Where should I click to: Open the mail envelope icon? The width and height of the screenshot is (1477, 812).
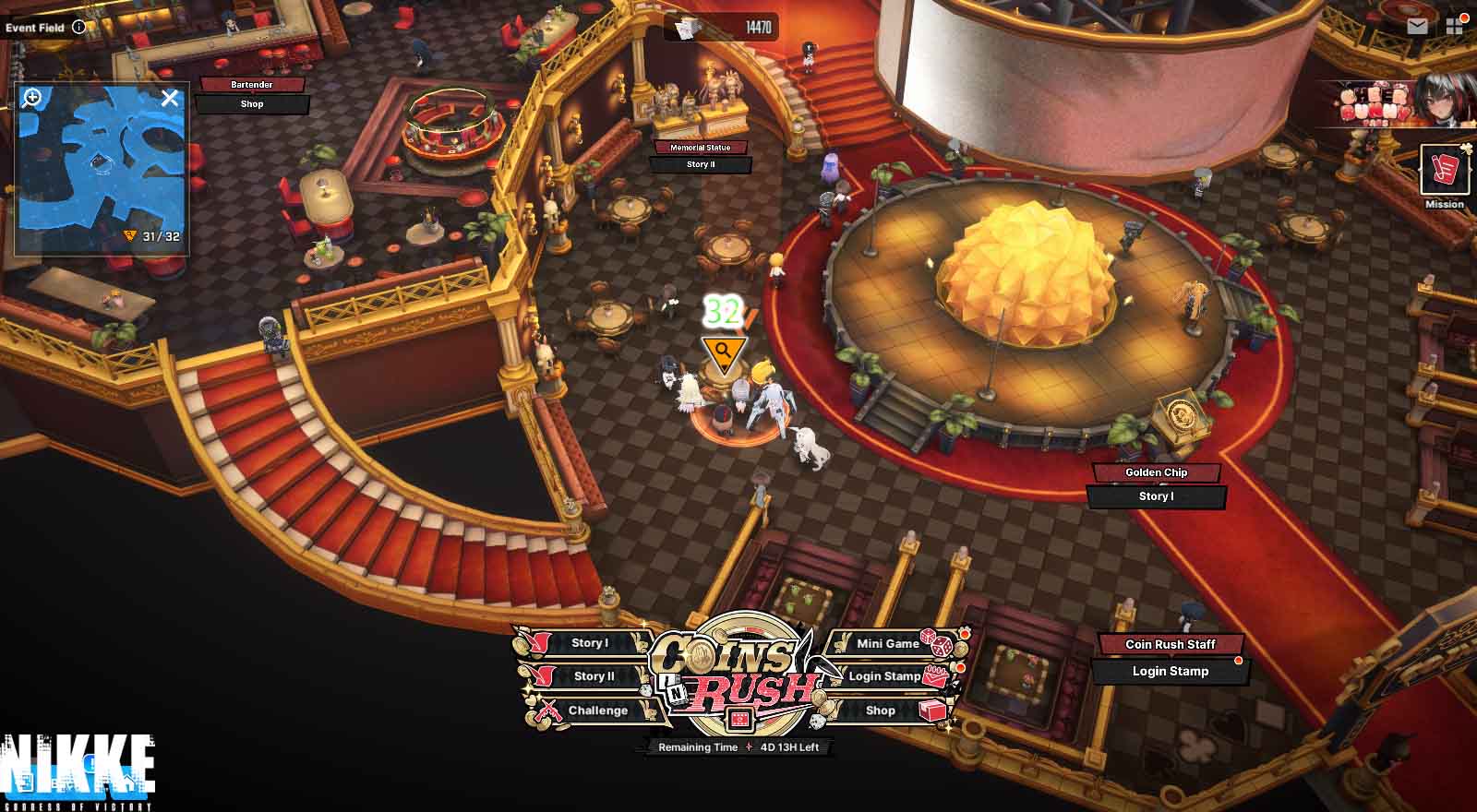1417,27
